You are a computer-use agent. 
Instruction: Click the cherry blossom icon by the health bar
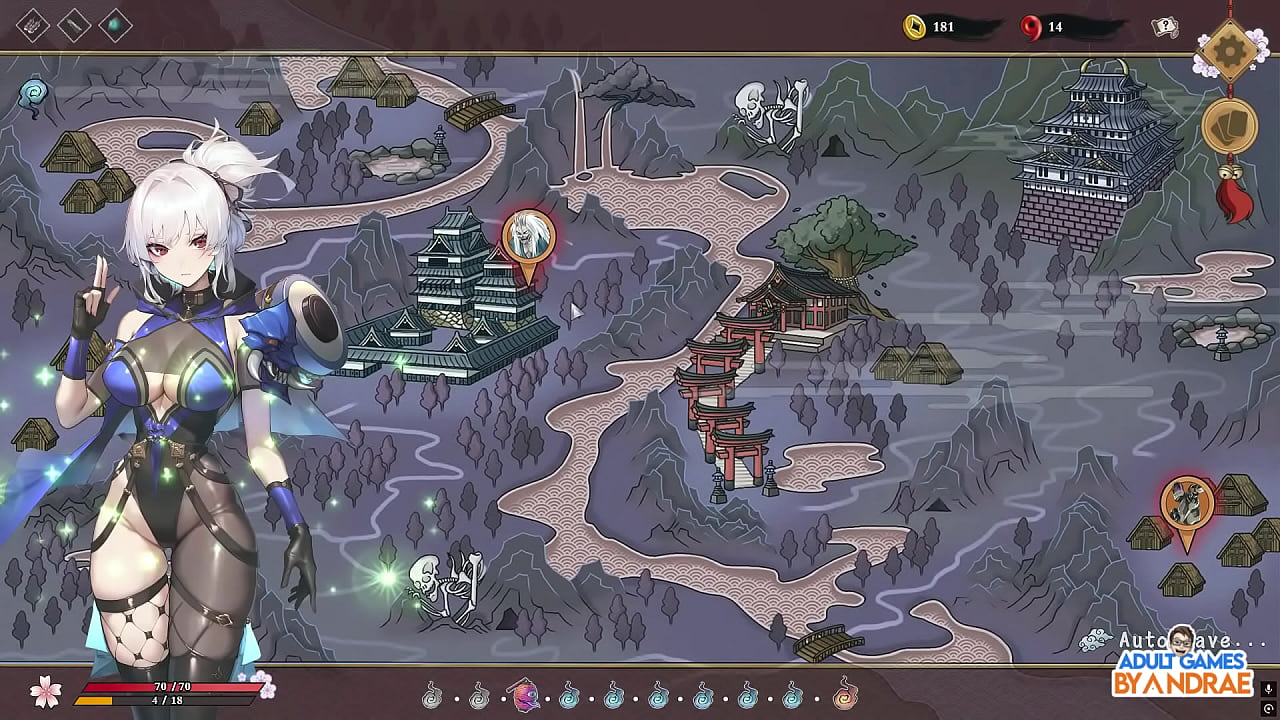point(46,689)
